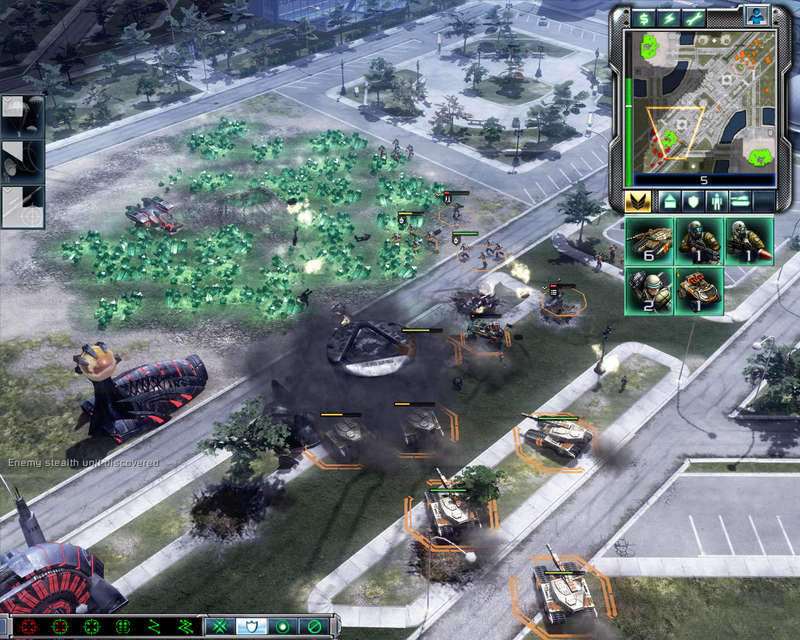Switch to the infantry production tab
This screenshot has height=640, width=800.
point(716,201)
